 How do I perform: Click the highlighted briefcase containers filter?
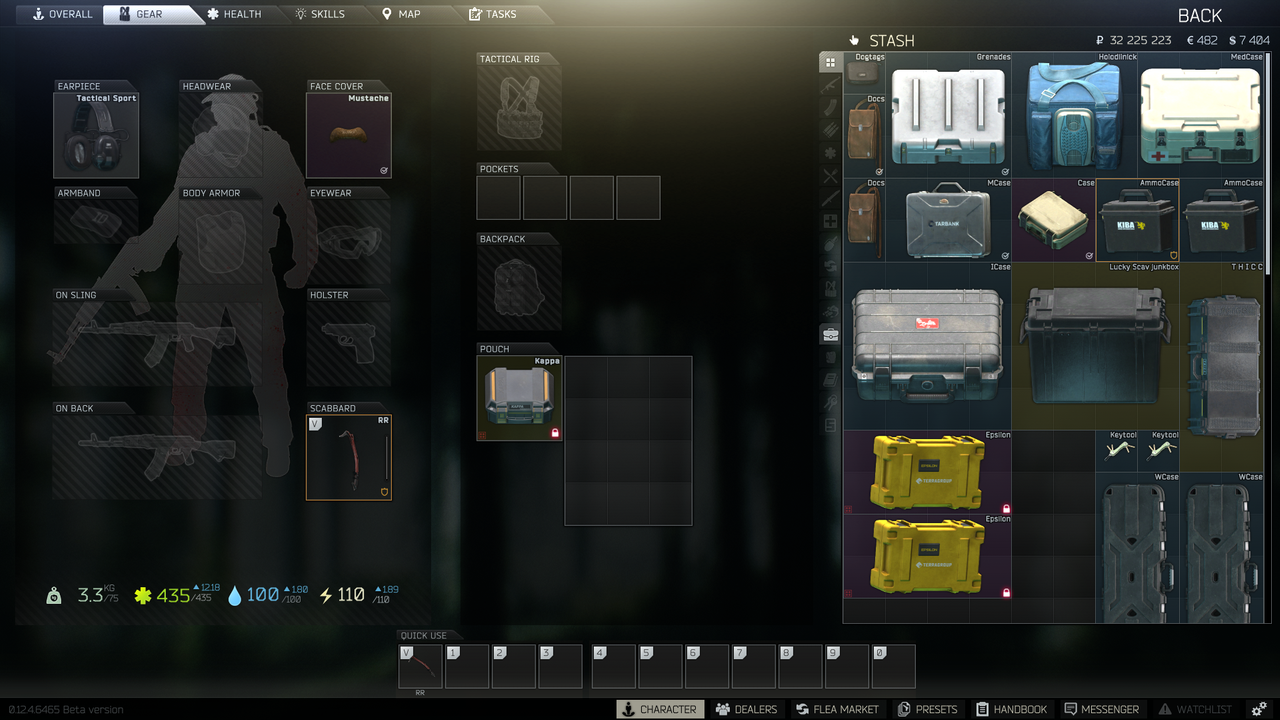coord(830,334)
